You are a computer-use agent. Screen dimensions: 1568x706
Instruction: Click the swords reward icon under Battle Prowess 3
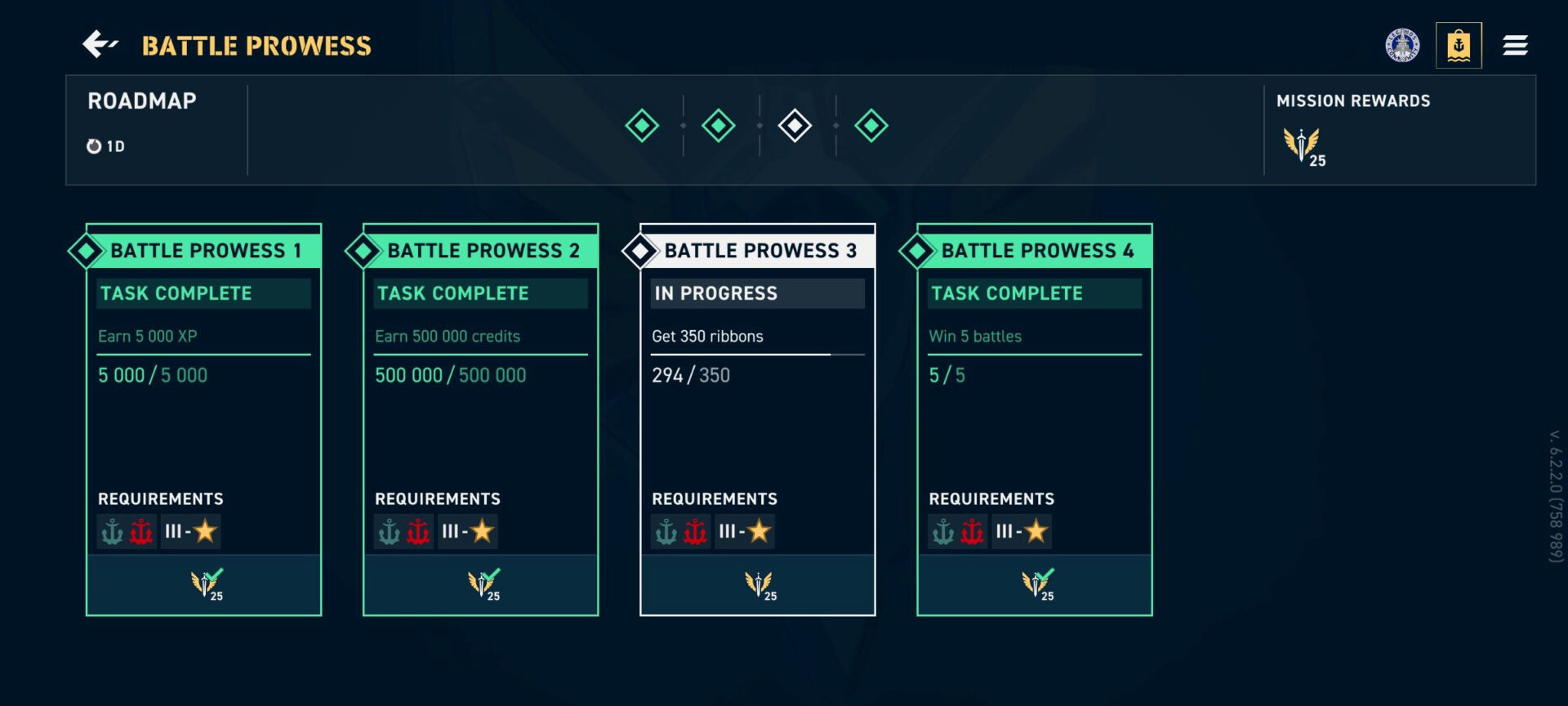tap(758, 582)
